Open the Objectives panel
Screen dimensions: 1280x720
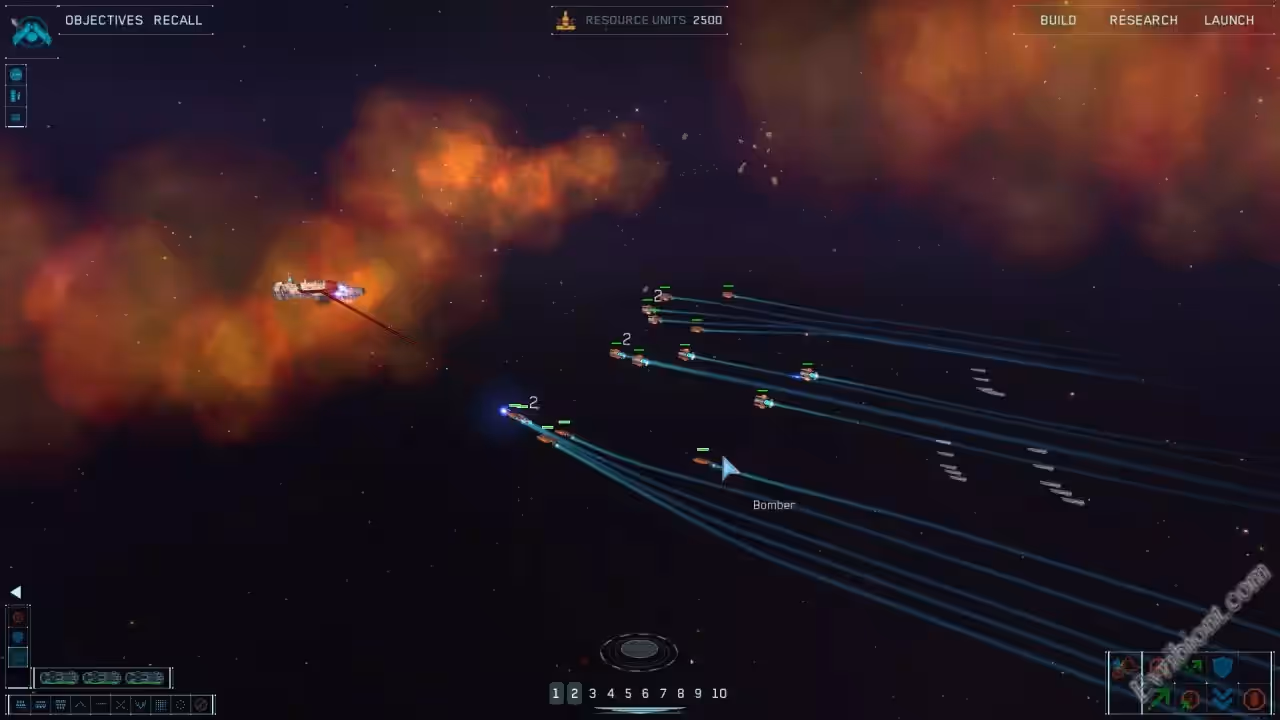pos(103,20)
